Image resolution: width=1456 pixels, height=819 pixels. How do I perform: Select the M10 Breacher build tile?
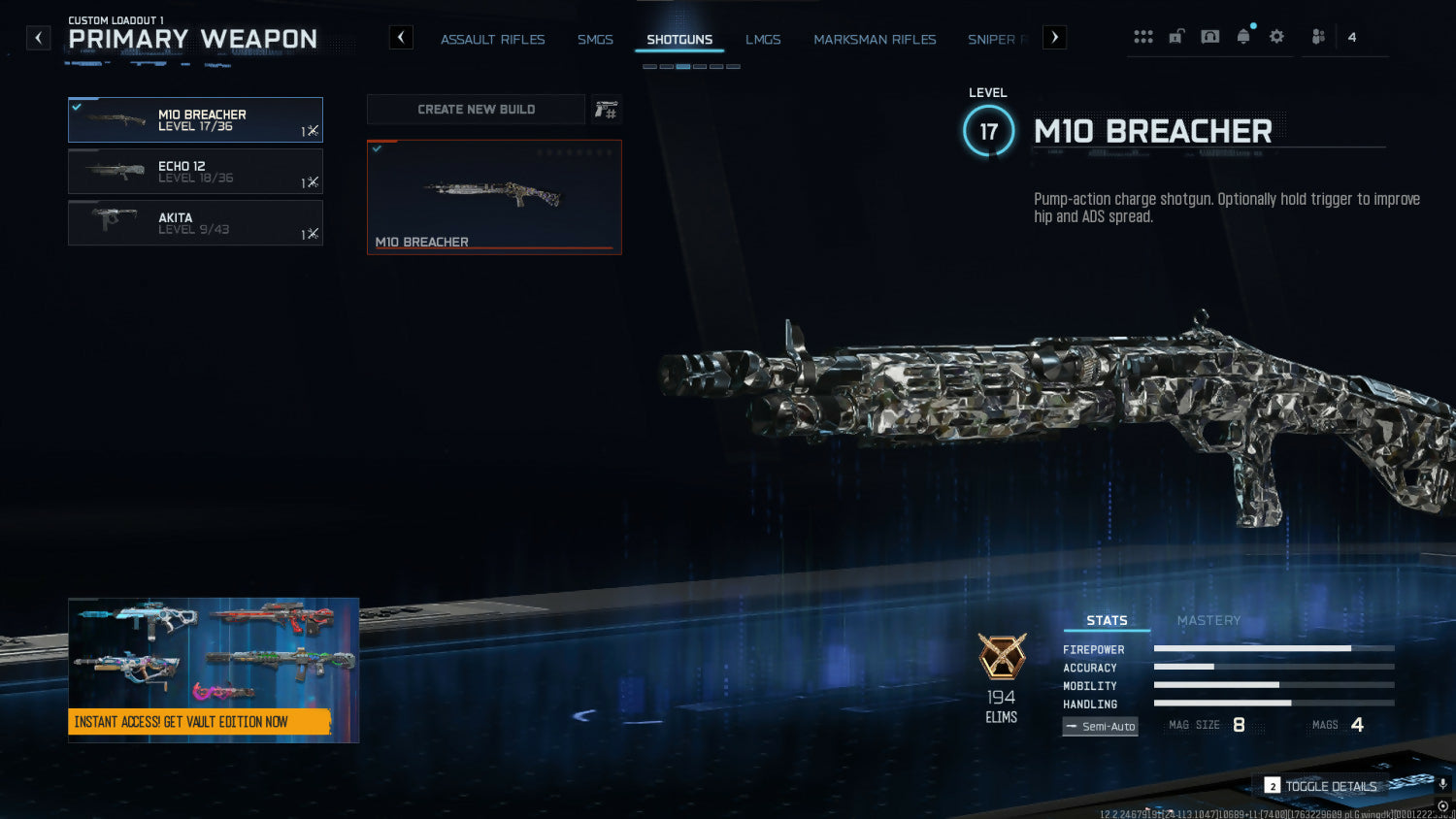494,197
